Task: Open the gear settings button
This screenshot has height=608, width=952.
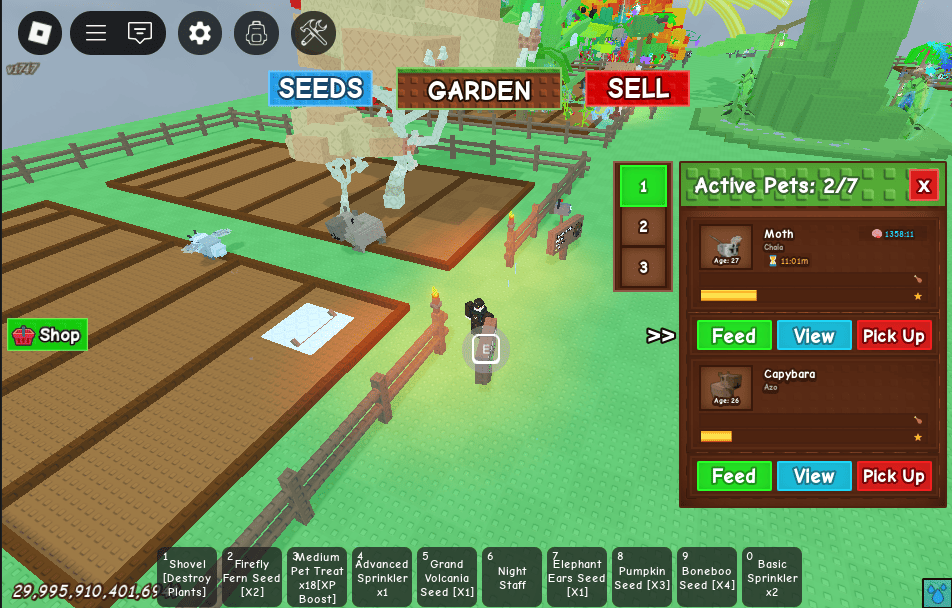Action: 200,33
